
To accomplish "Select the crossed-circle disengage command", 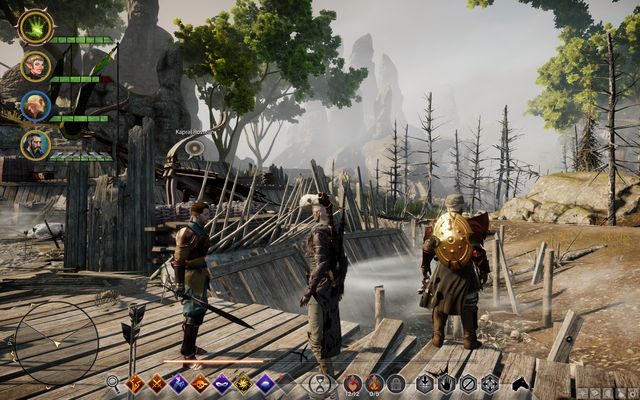I will pos(468,382).
